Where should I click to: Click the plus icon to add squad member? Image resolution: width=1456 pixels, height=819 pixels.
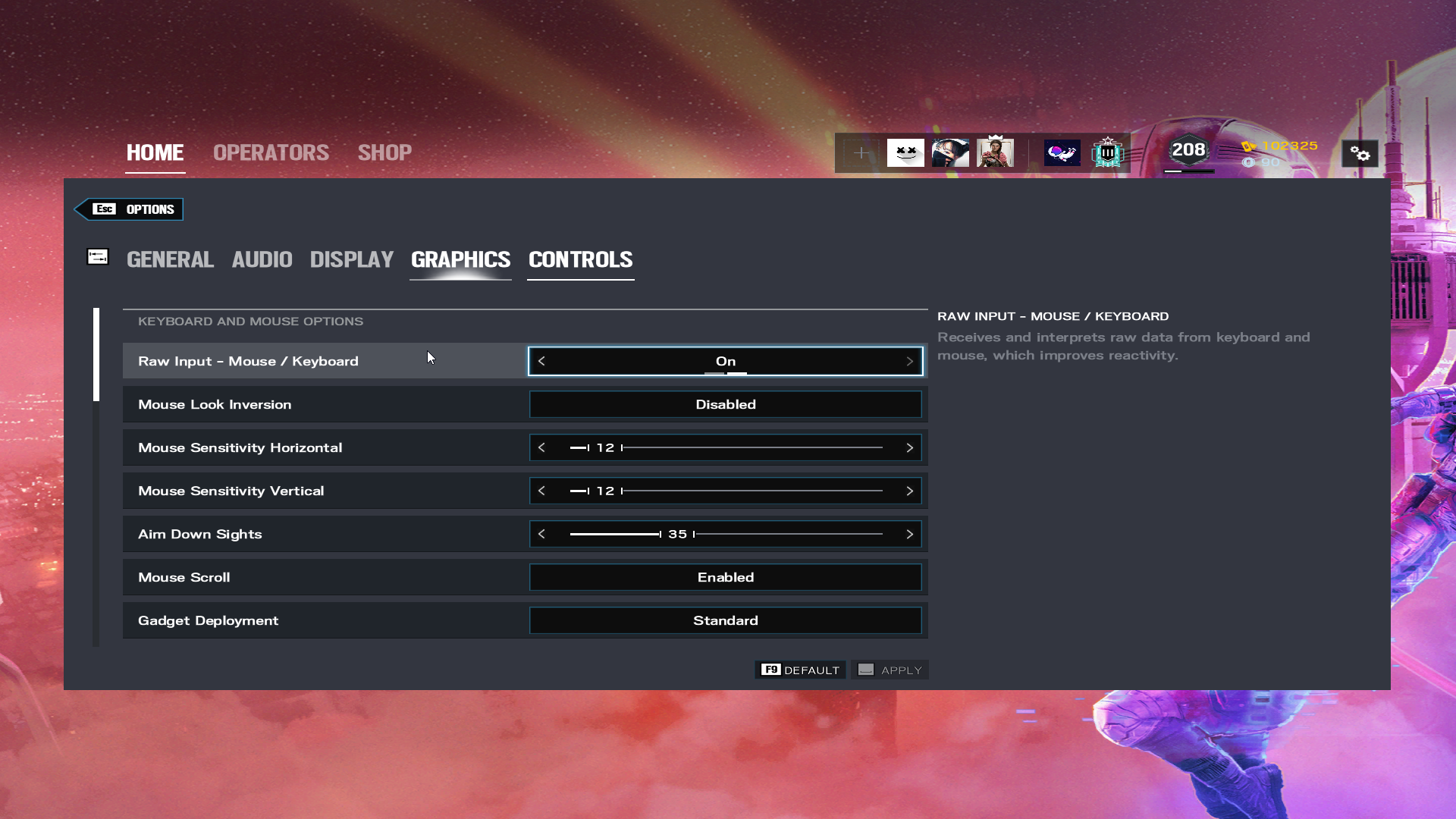click(x=861, y=153)
